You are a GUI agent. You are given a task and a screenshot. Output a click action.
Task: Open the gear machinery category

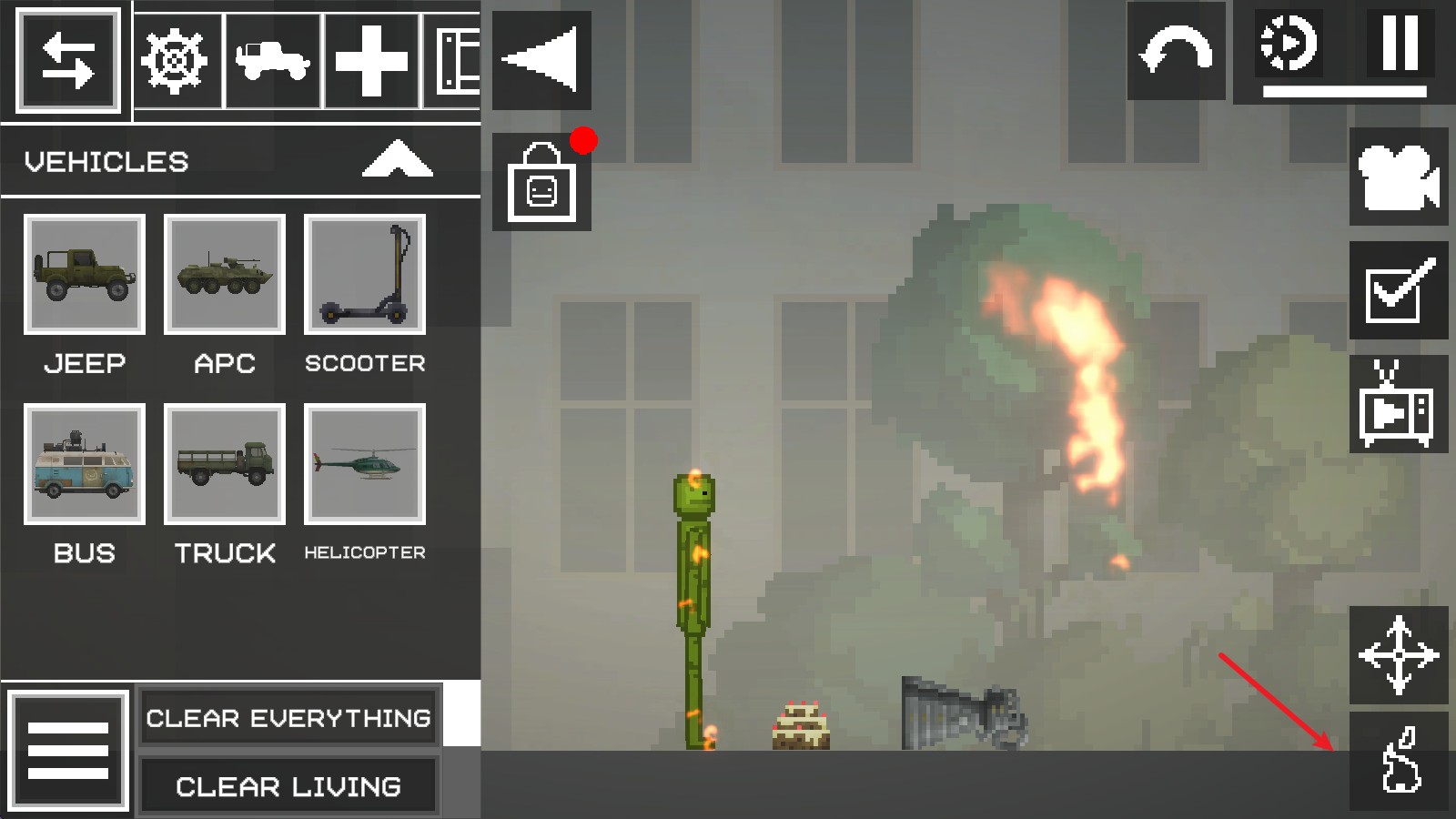point(177,61)
